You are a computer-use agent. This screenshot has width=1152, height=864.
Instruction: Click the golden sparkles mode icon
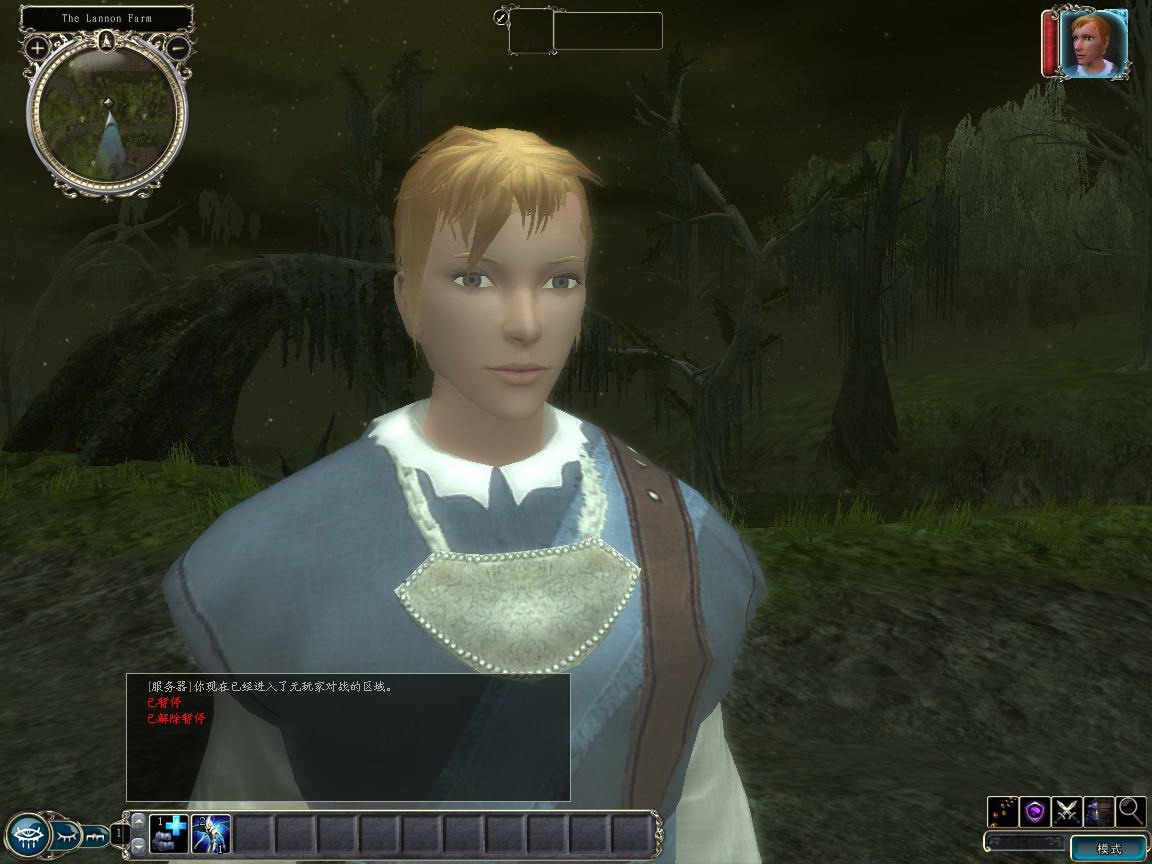(x=1003, y=811)
